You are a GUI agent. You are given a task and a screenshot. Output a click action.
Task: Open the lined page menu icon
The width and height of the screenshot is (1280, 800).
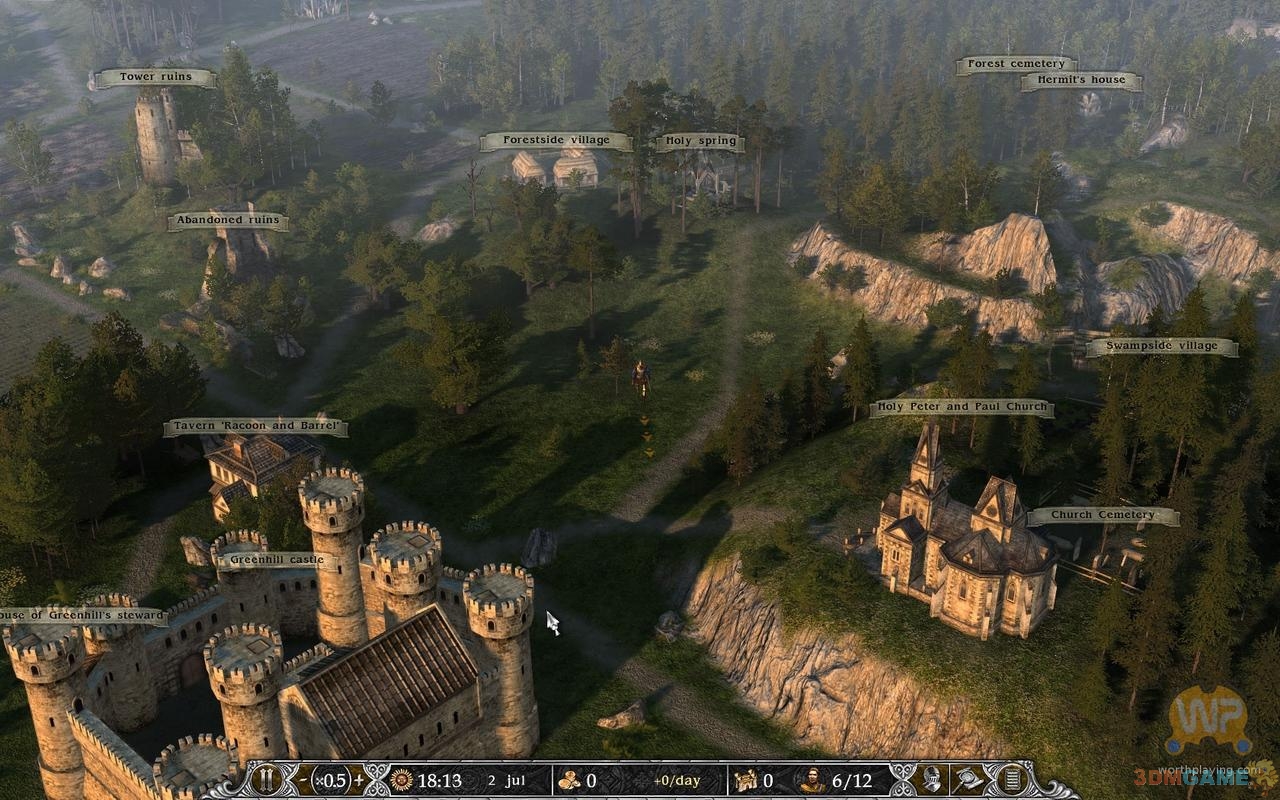[1012, 780]
